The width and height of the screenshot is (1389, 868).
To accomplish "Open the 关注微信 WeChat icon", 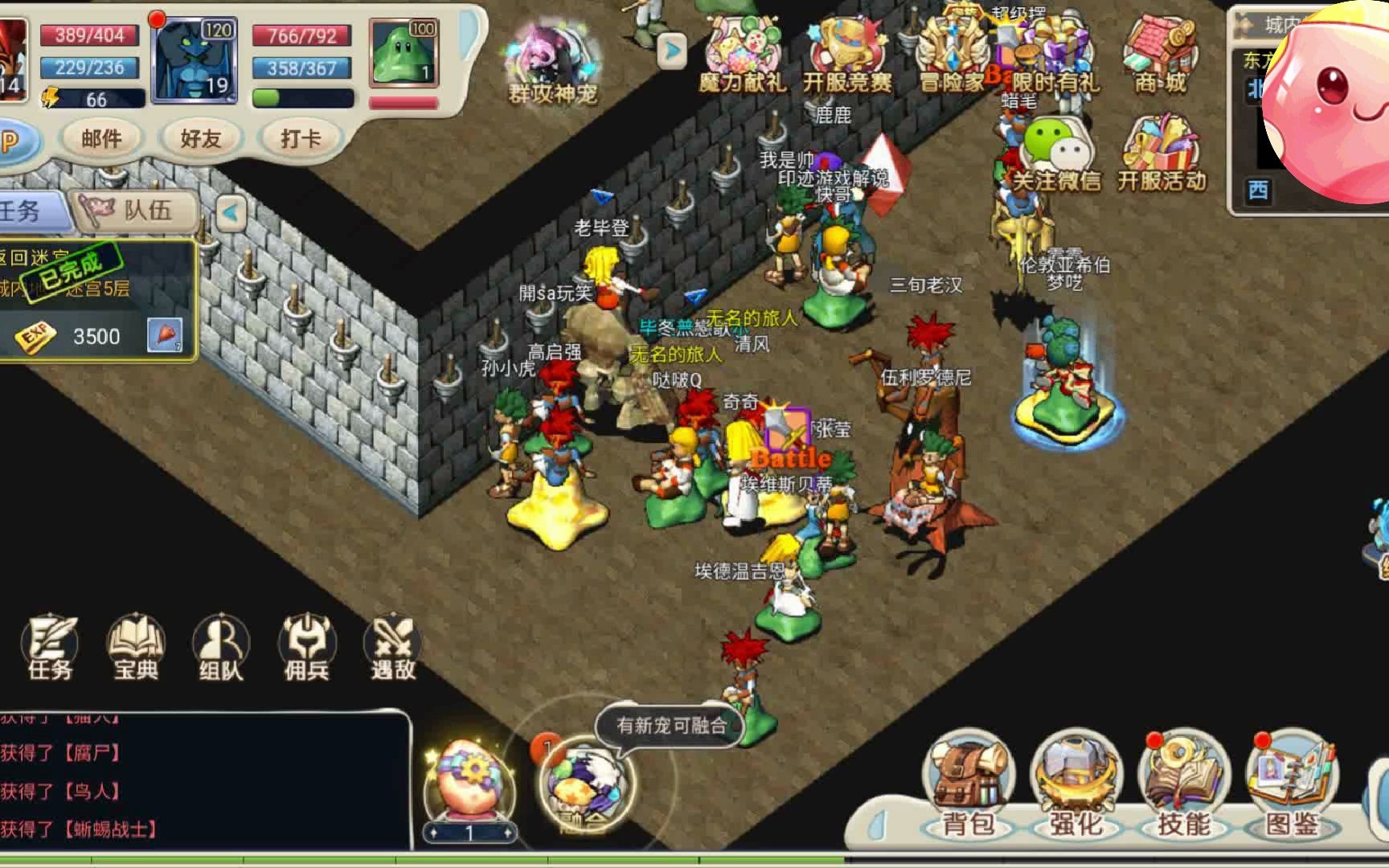I will (1055, 155).
